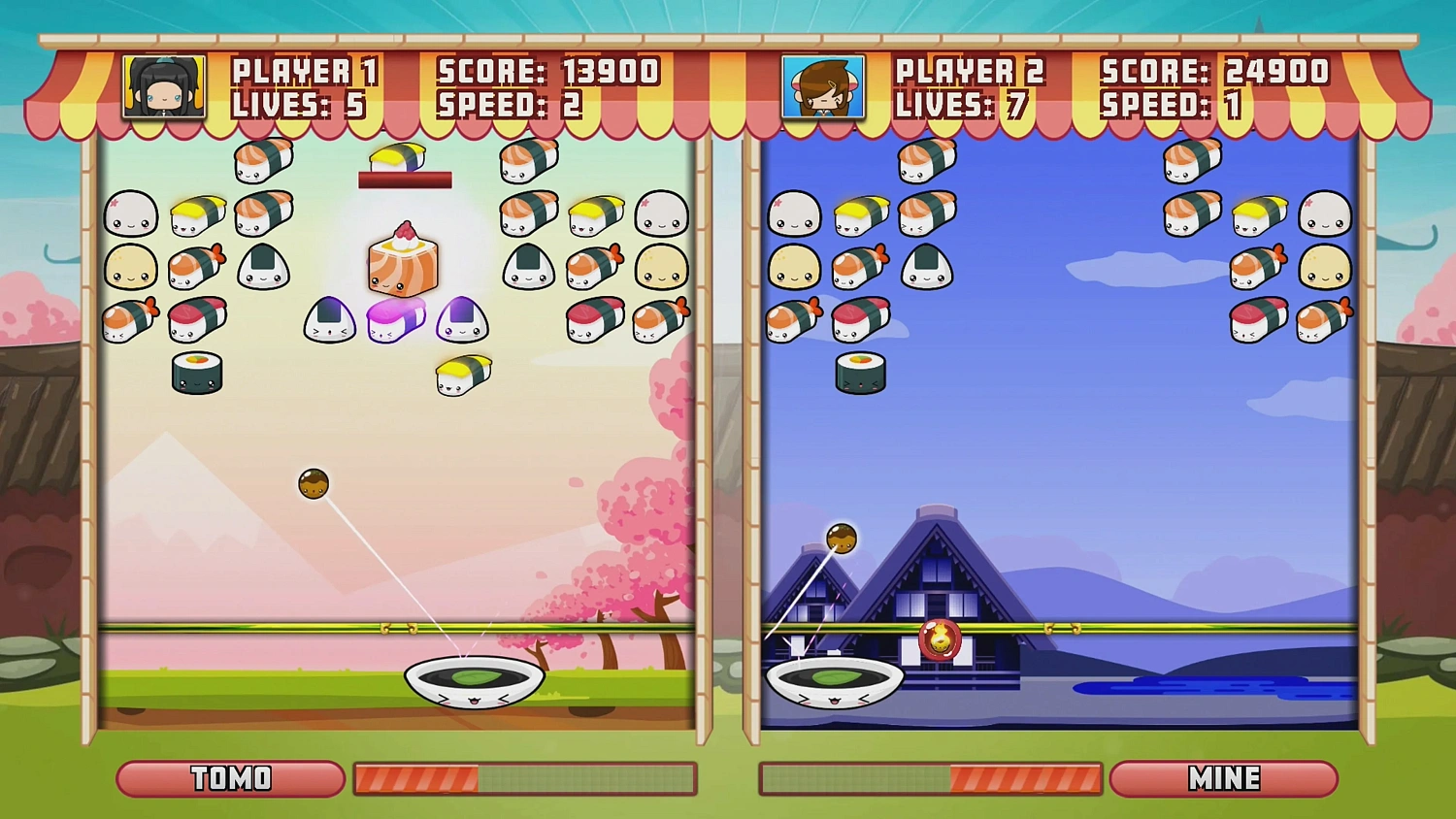The height and width of the screenshot is (819, 1456).
Task: Click the TOMO name banner
Action: [230, 777]
